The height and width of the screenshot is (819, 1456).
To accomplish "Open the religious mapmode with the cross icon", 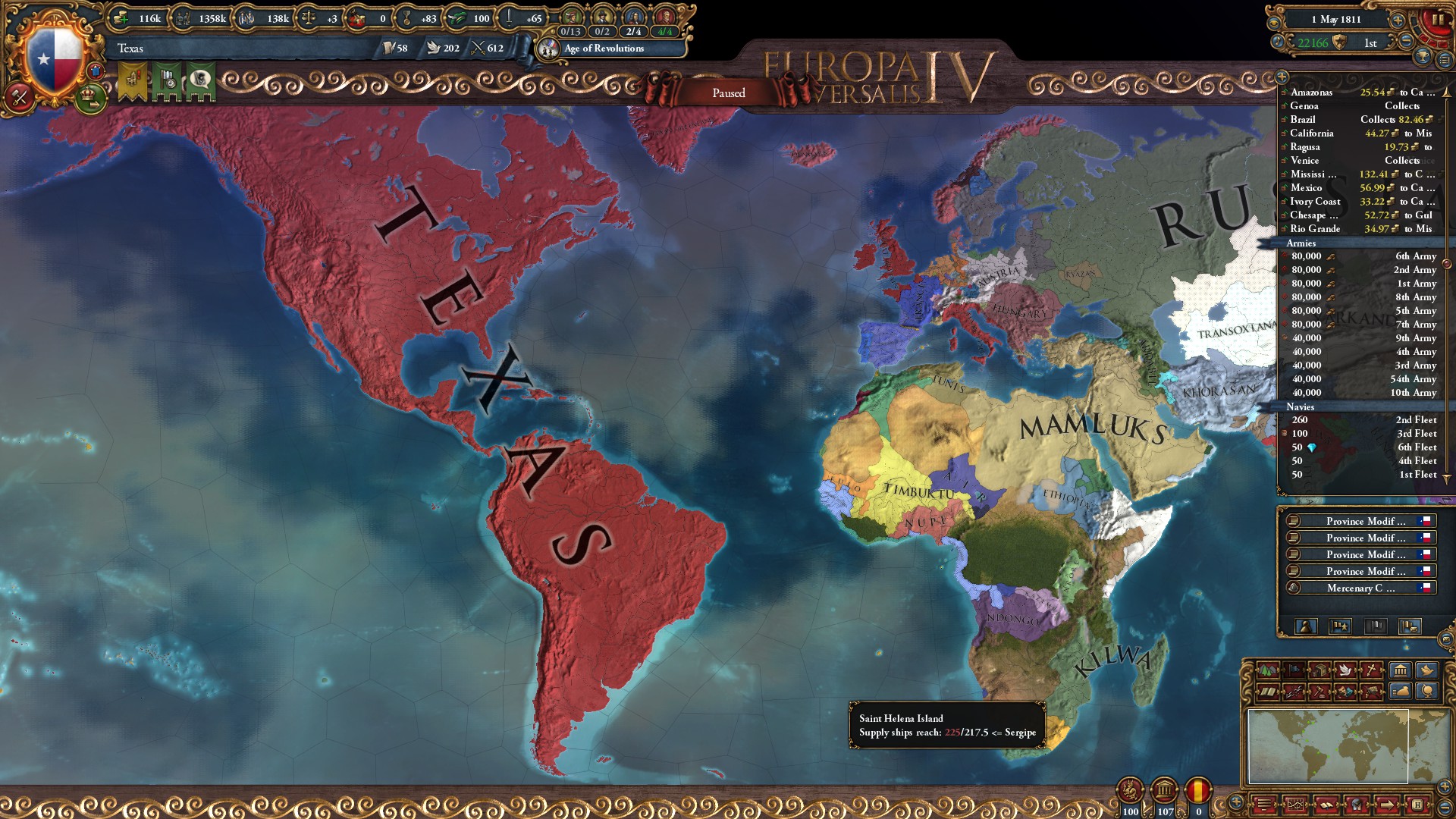I will (1373, 670).
